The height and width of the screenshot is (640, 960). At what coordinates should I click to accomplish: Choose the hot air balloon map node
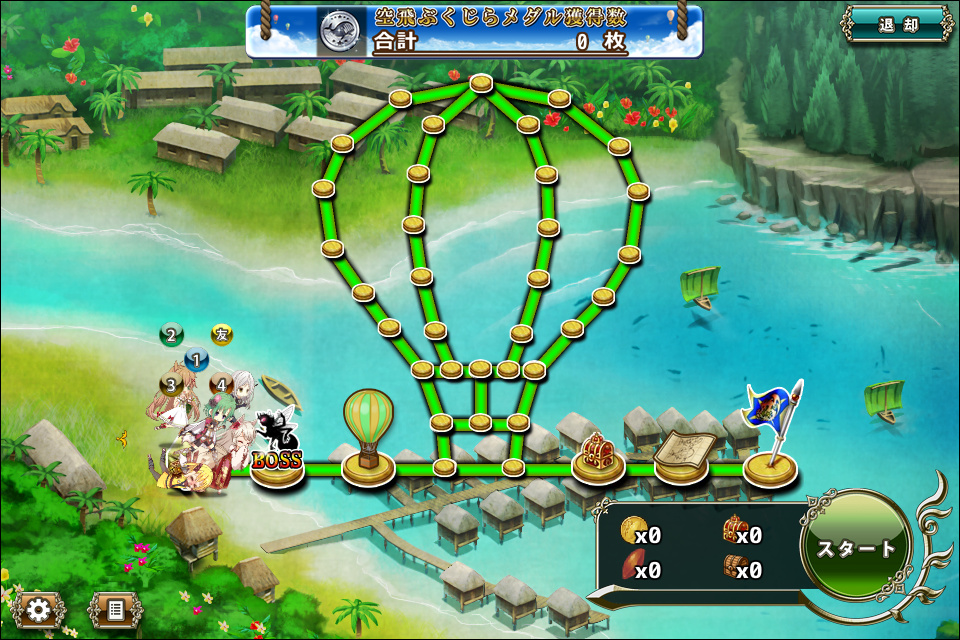click(x=368, y=441)
